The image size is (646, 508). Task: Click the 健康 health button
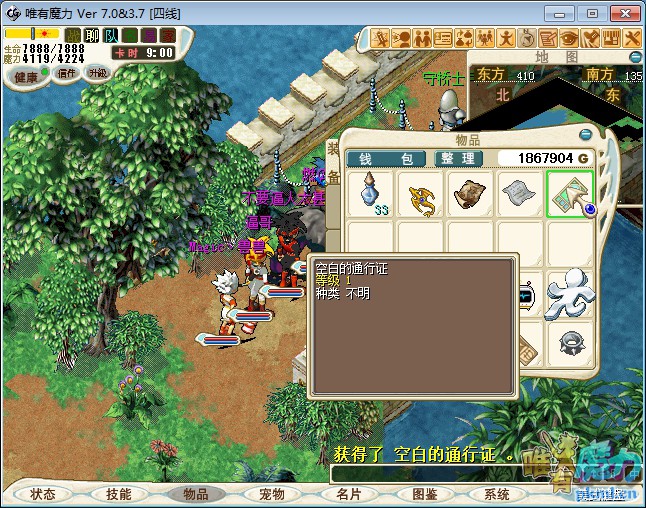pyautogui.click(x=27, y=77)
